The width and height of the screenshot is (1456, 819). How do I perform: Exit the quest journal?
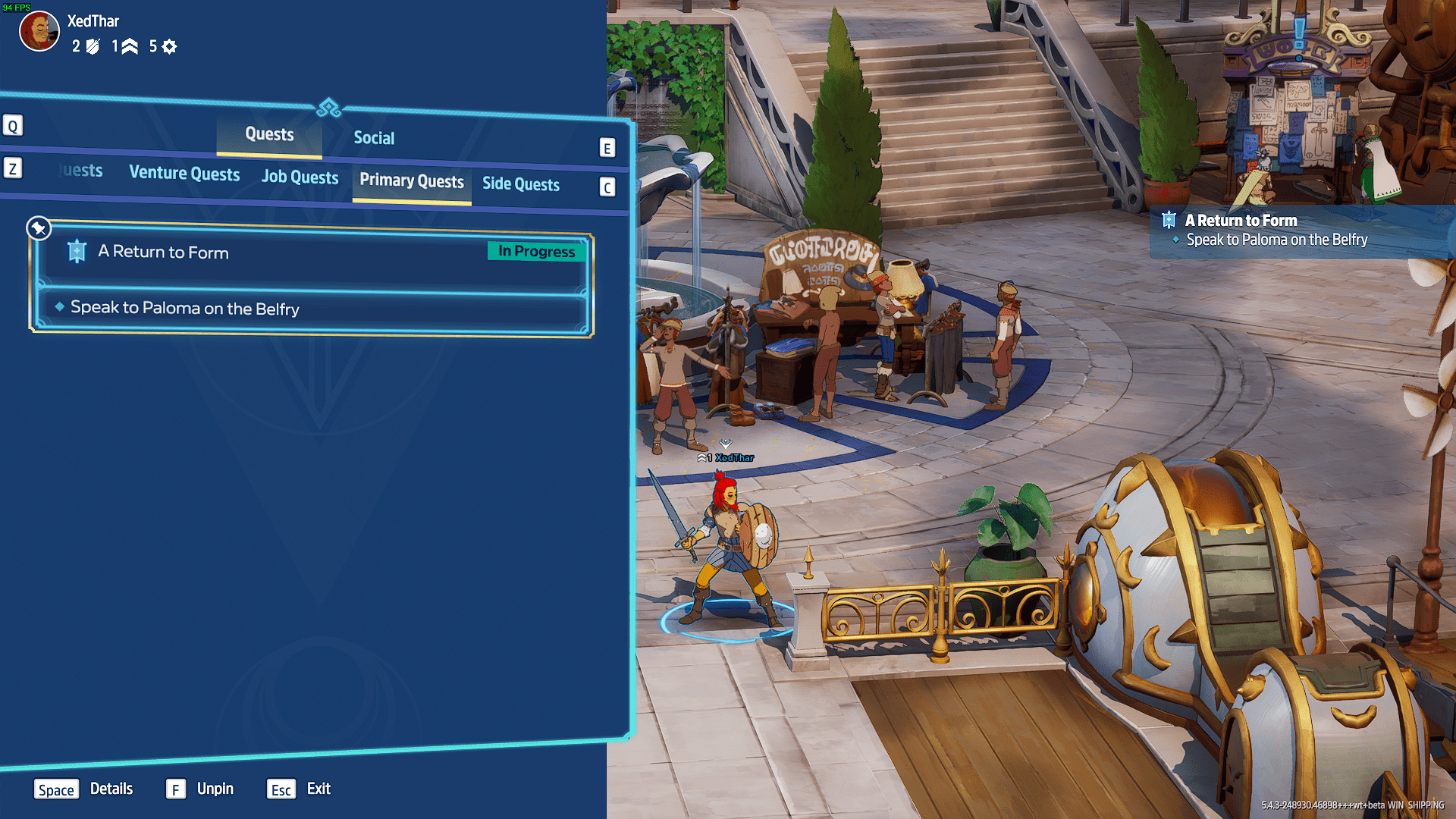[299, 789]
